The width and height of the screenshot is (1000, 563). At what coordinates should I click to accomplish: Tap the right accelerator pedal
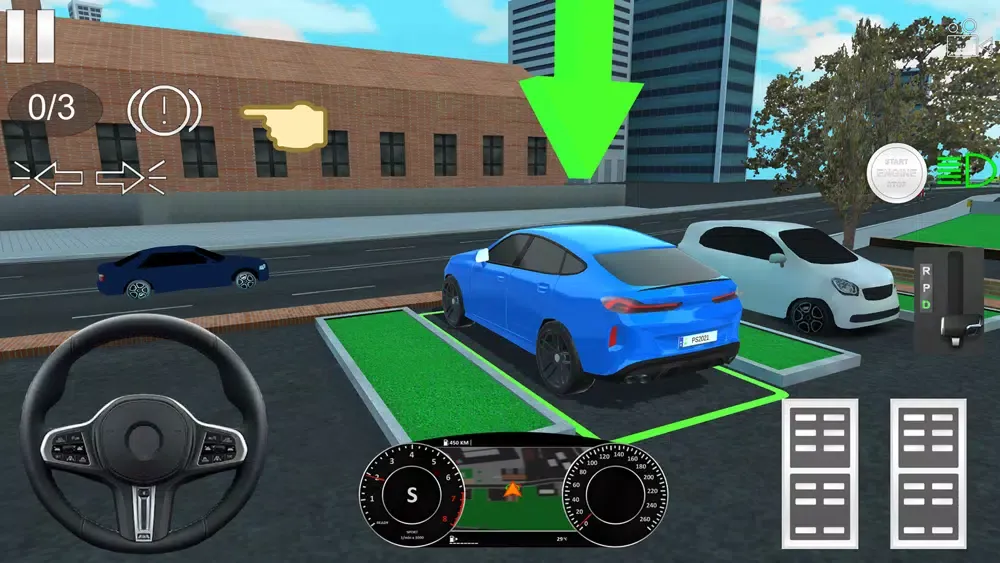click(928, 473)
